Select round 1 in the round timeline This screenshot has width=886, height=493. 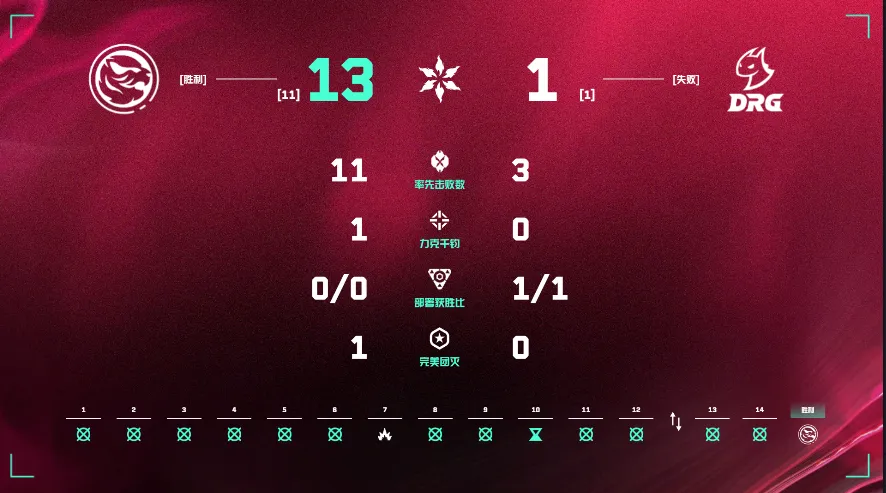pyautogui.click(x=83, y=434)
